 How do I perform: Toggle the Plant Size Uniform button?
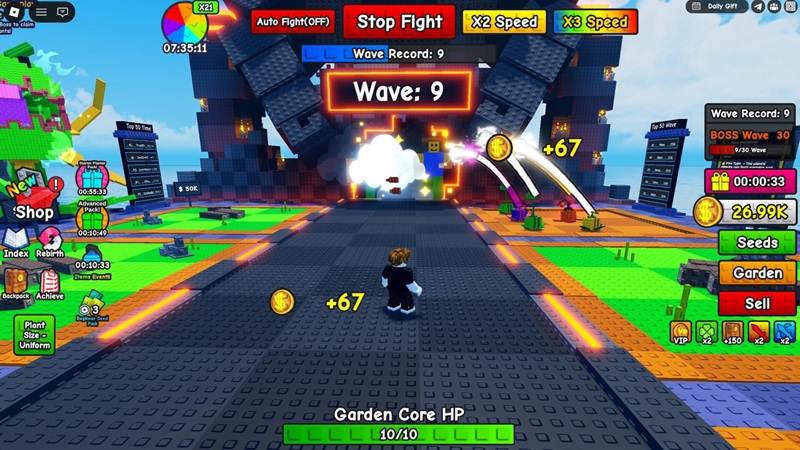click(33, 334)
